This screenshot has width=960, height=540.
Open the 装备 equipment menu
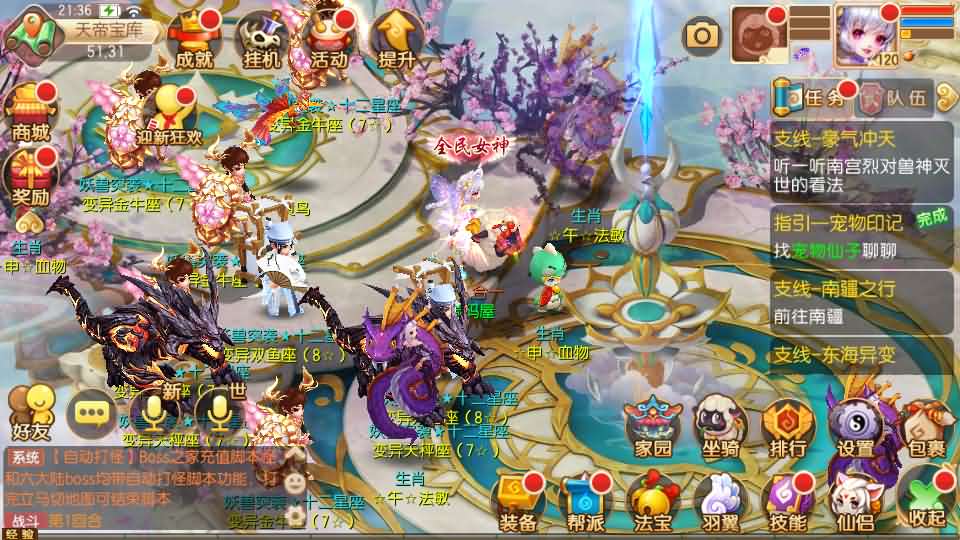(x=518, y=502)
